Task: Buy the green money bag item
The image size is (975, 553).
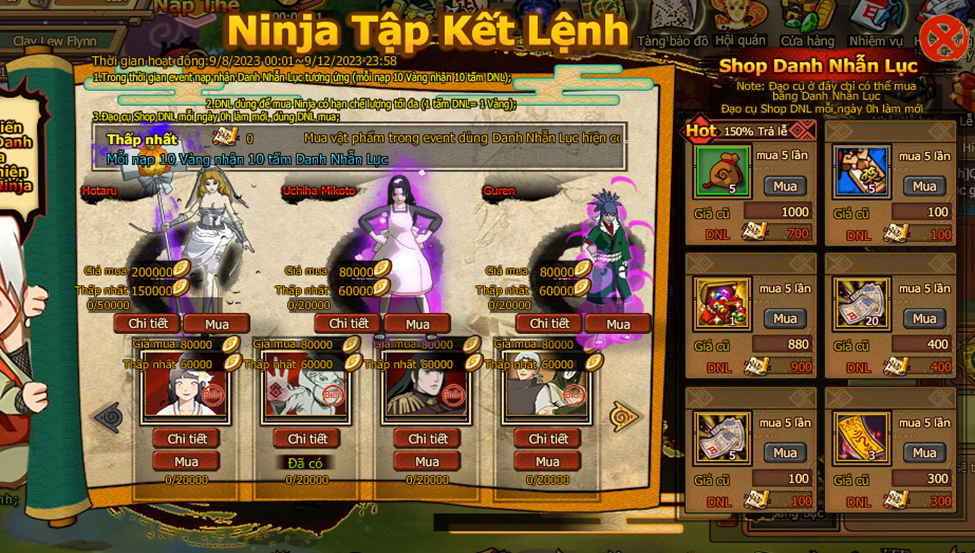Action: (785, 186)
